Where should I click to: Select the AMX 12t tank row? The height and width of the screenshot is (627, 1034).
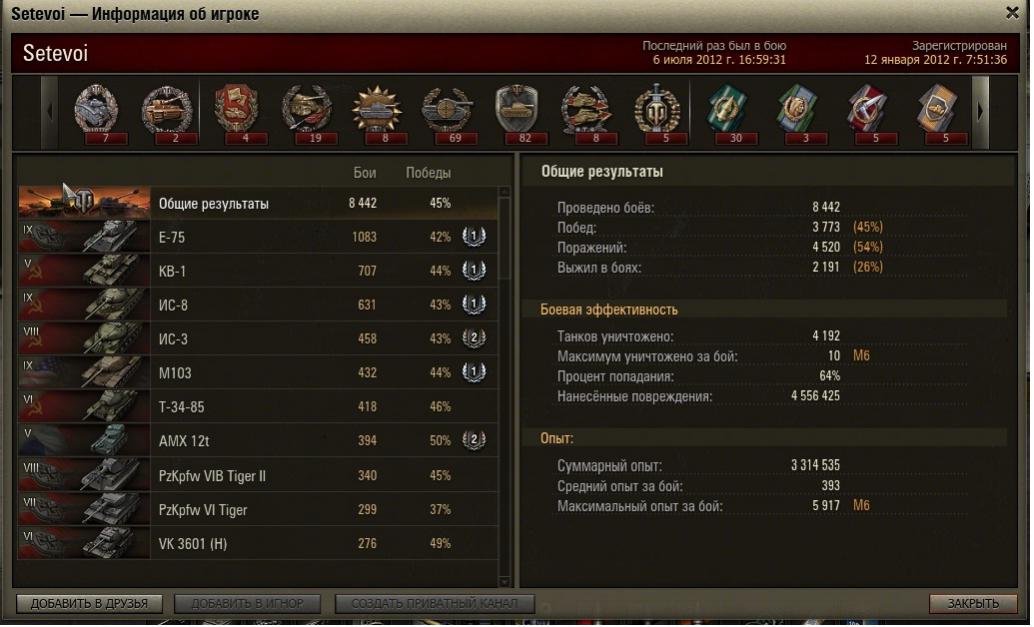coord(257,441)
